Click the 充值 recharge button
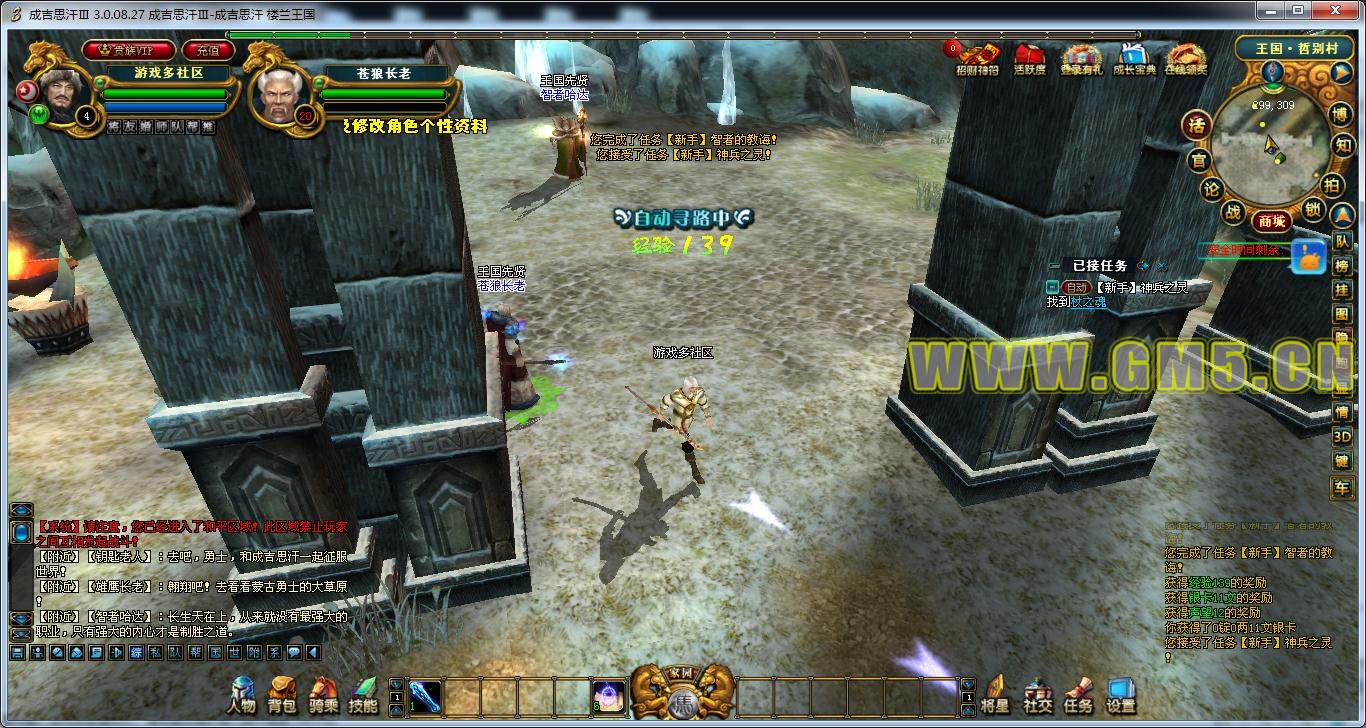 207,49
